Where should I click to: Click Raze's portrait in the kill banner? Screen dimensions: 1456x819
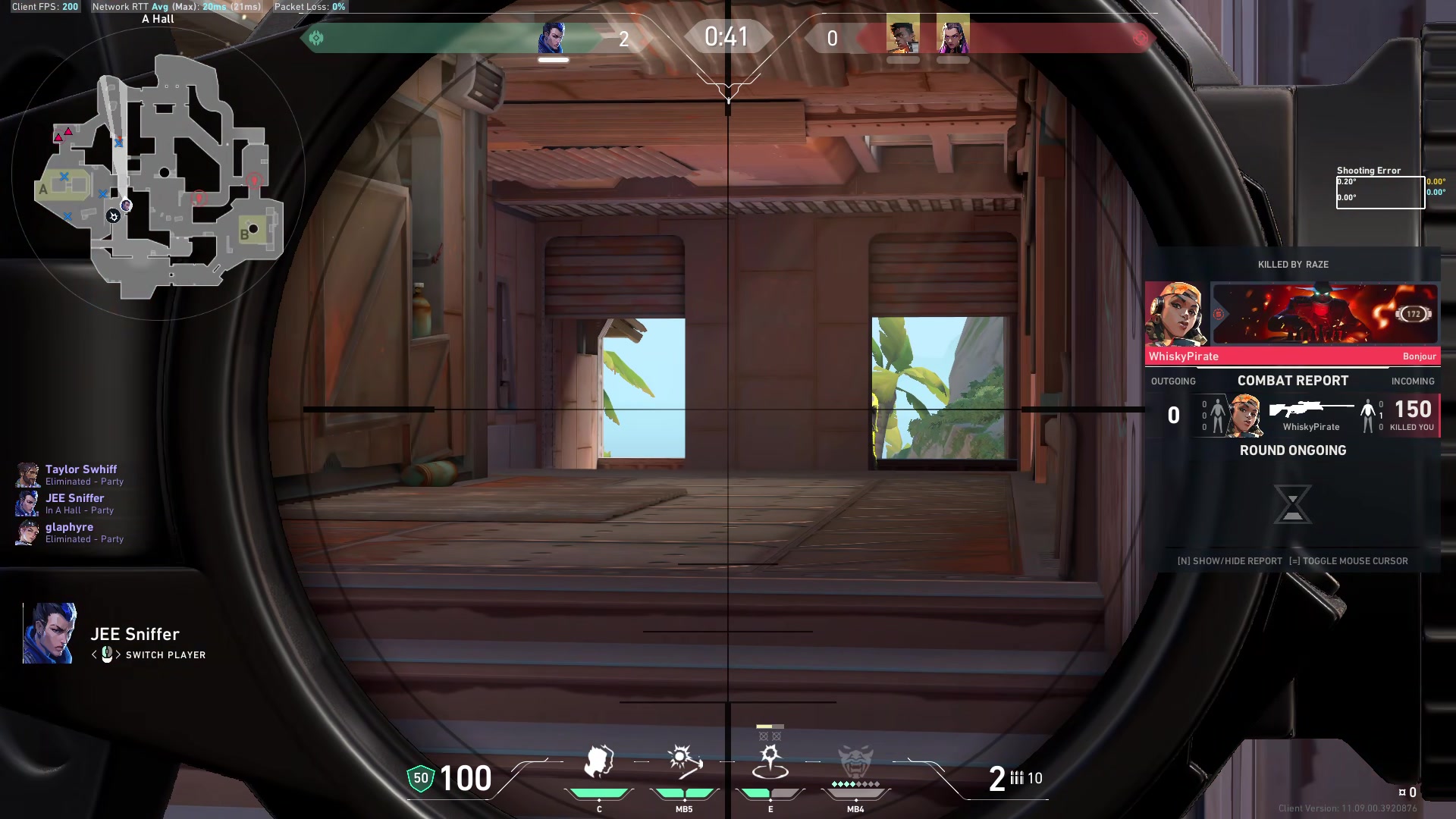click(1175, 313)
